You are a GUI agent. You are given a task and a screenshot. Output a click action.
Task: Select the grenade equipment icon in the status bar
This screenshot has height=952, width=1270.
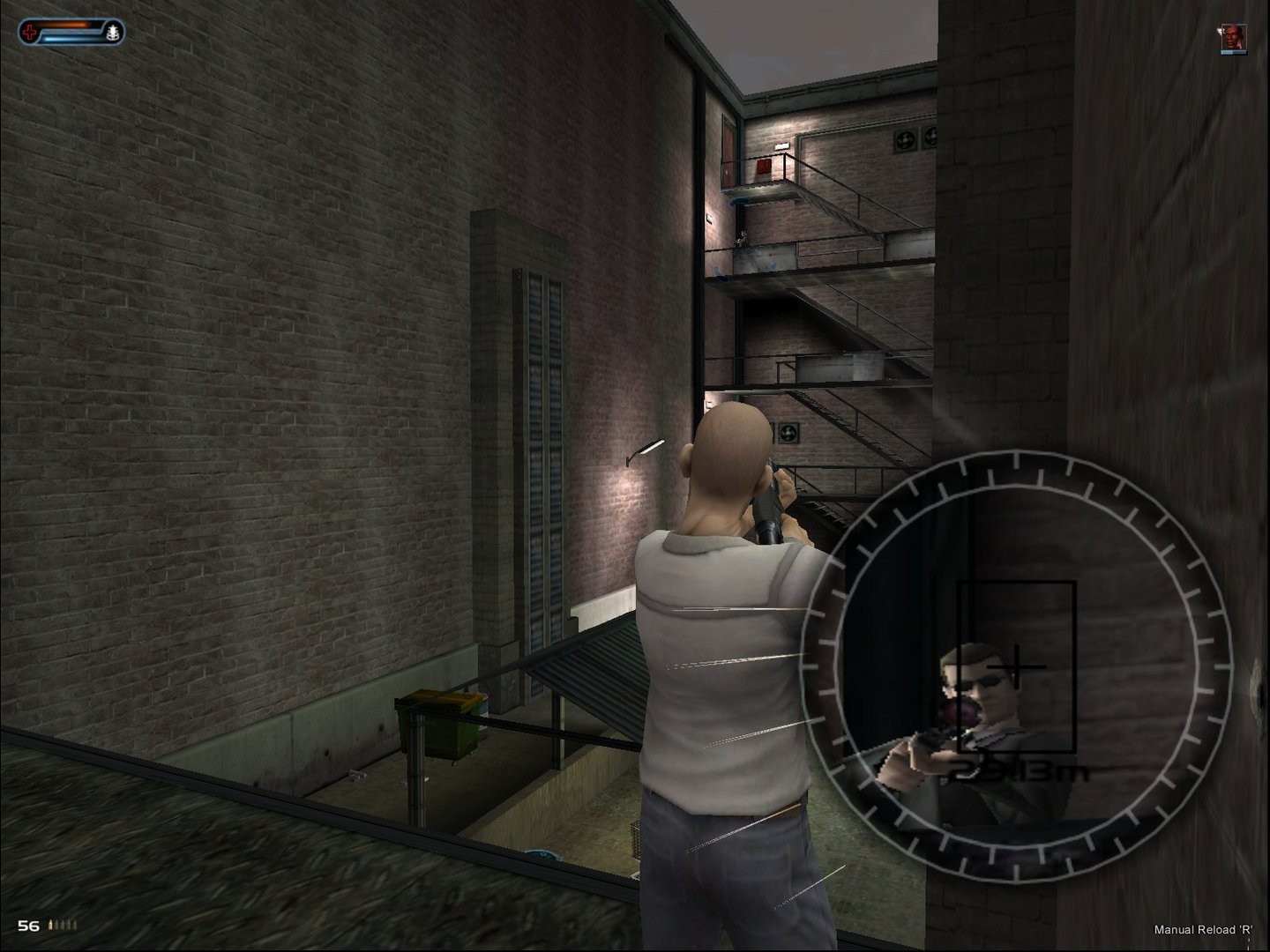[x=113, y=30]
